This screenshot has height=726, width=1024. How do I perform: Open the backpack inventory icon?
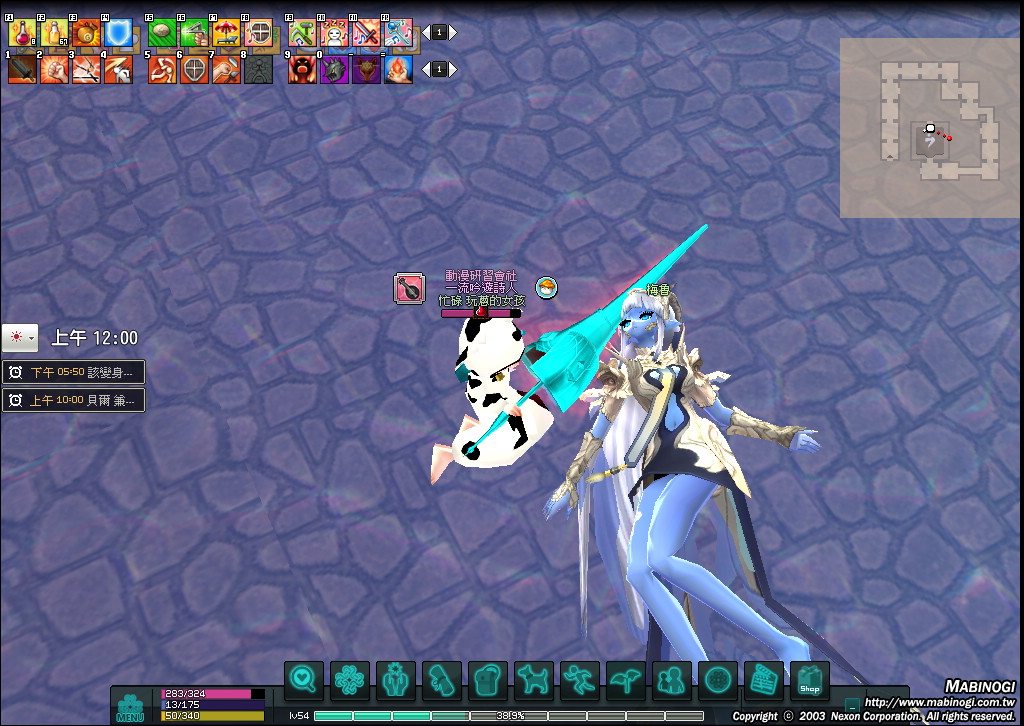pos(488,681)
